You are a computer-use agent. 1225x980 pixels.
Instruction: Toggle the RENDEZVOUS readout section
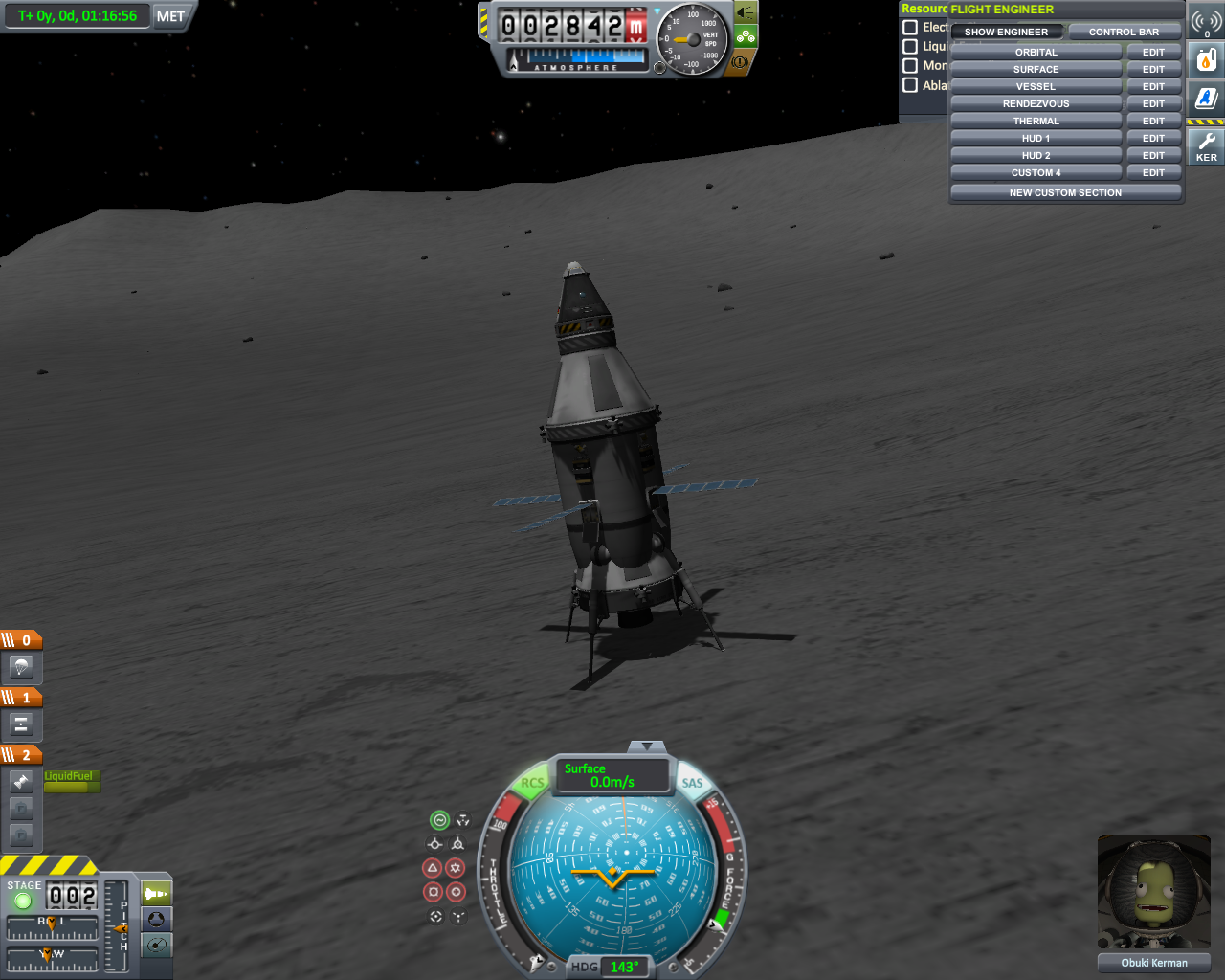1036,104
